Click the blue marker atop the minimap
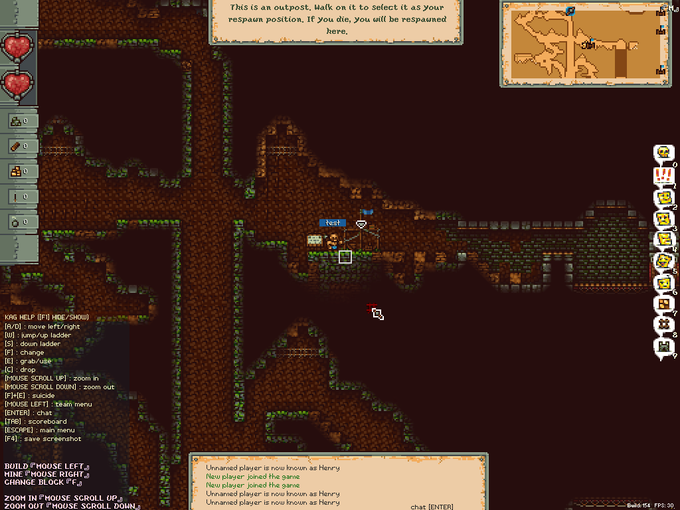The image size is (680, 510). pos(570,10)
